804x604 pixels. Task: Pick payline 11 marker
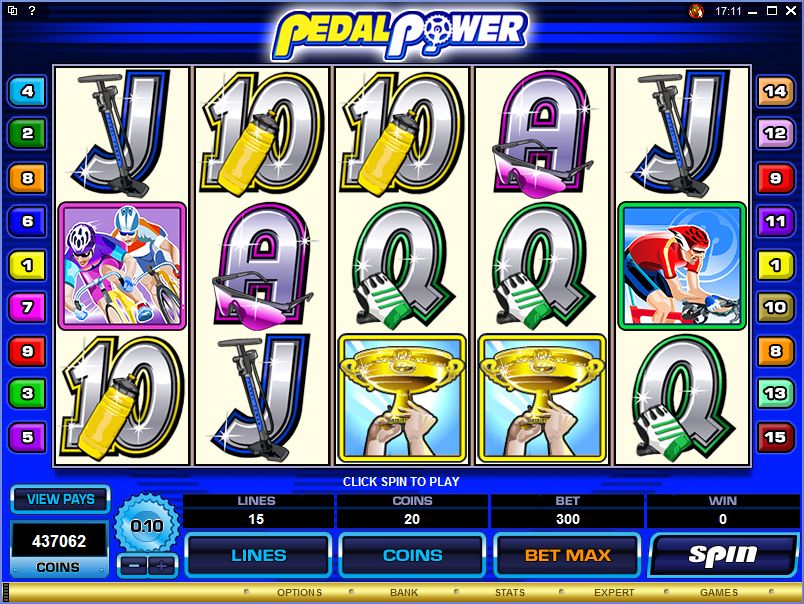point(775,220)
